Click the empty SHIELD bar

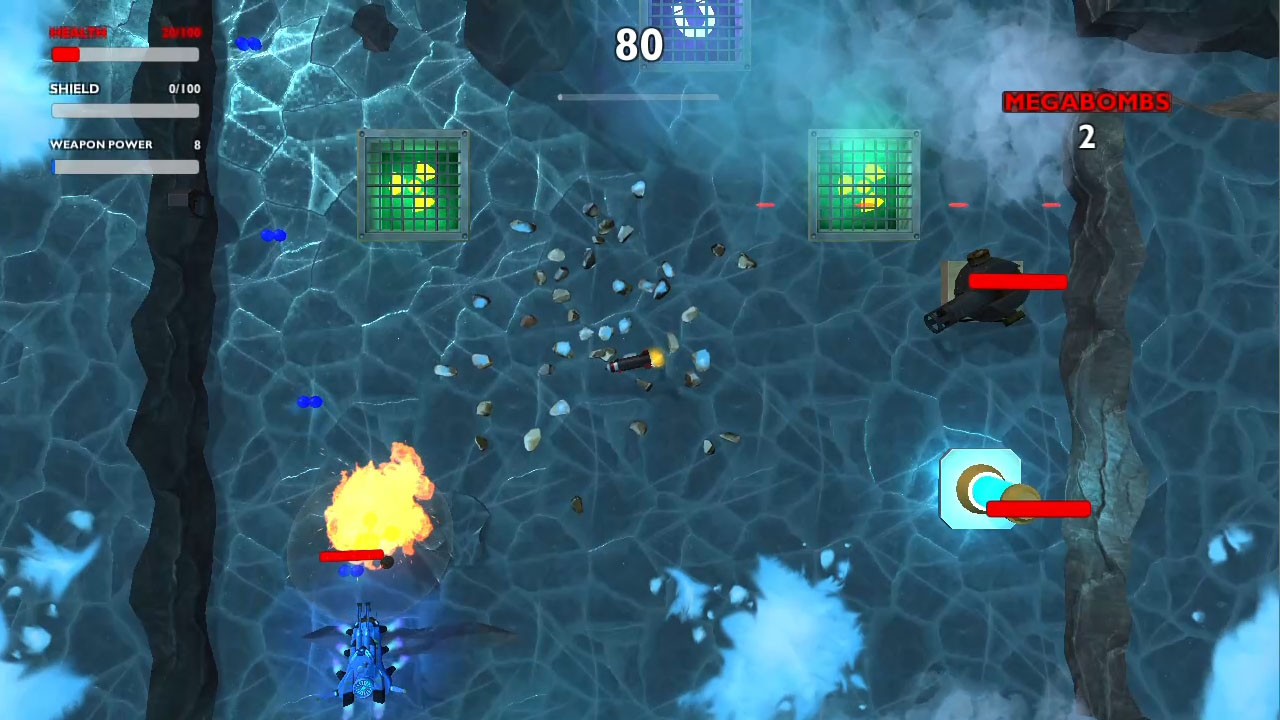pyautogui.click(x=125, y=111)
